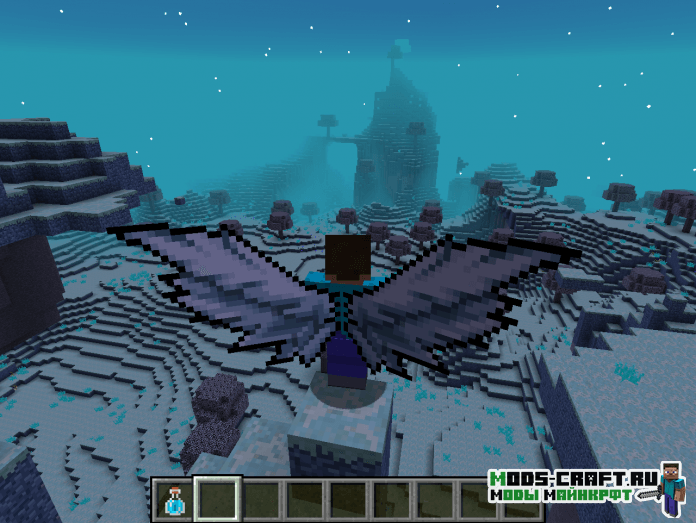Select the blue potion hotbar slot

174,499
